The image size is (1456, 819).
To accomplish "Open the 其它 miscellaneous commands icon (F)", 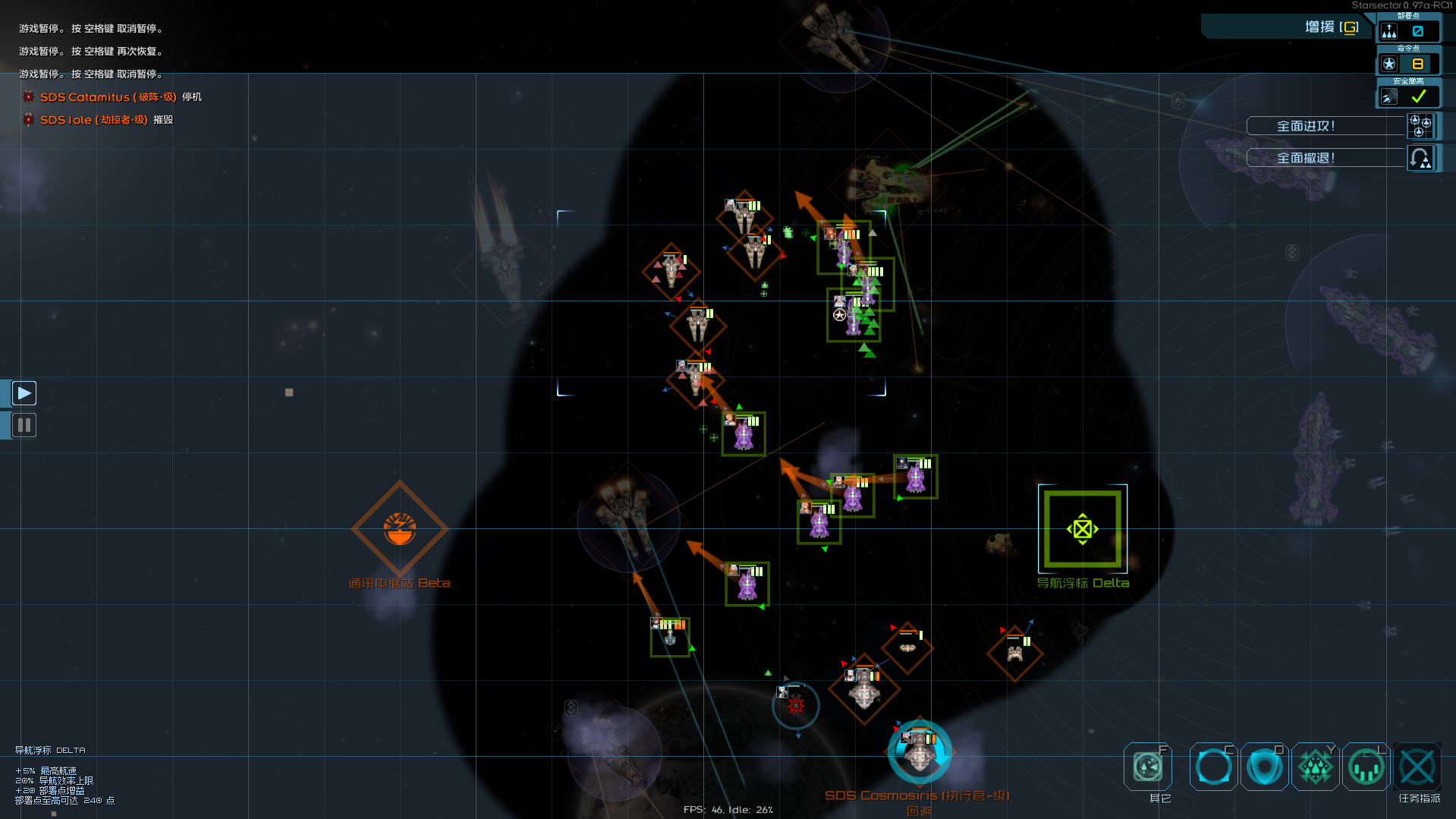I will (1148, 767).
